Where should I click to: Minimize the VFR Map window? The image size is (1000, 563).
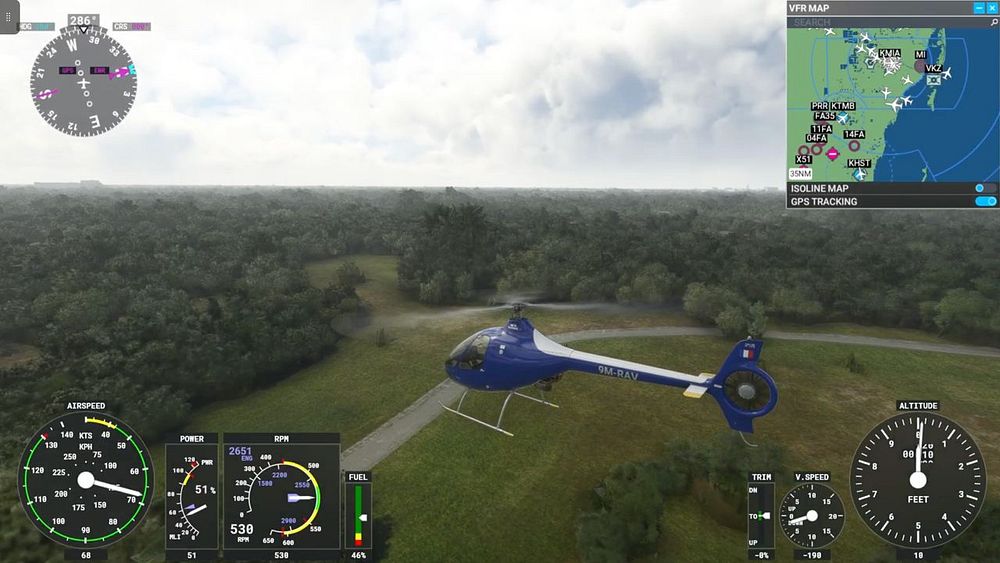pos(978,8)
